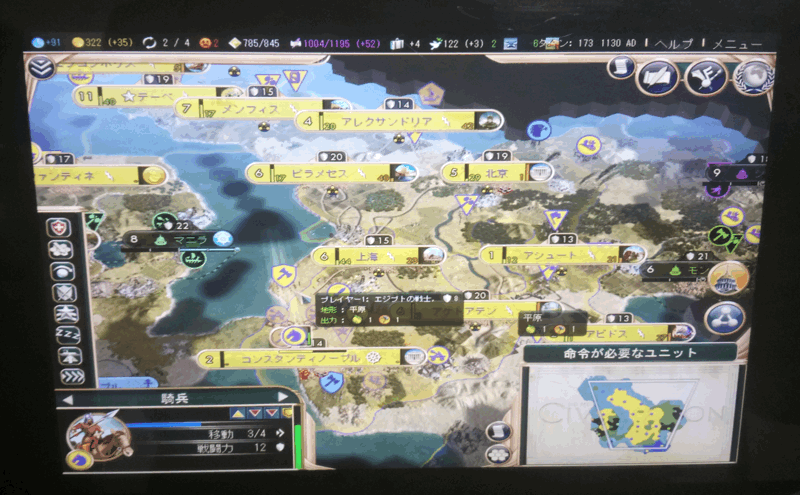Open the blue circular nodes button above minimap
Viewport: 800px width, 495px height.
pyautogui.click(x=725, y=318)
